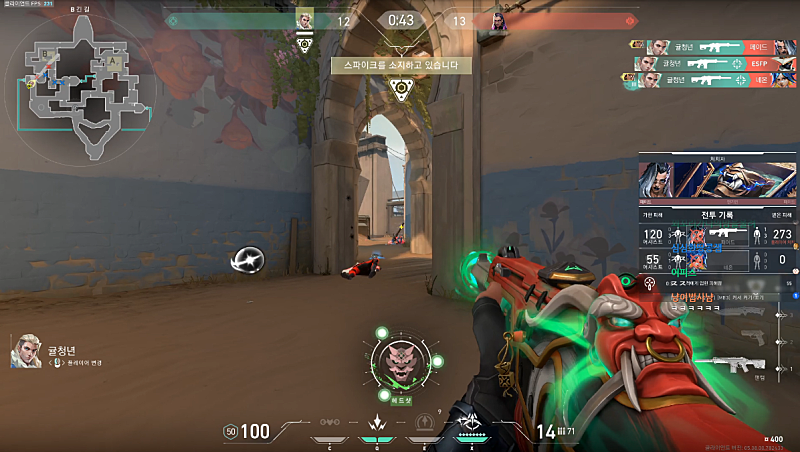Click the purple-haired enemy portrait in top bar
Image resolution: width=800 pixels, height=452 pixels.
498,21
